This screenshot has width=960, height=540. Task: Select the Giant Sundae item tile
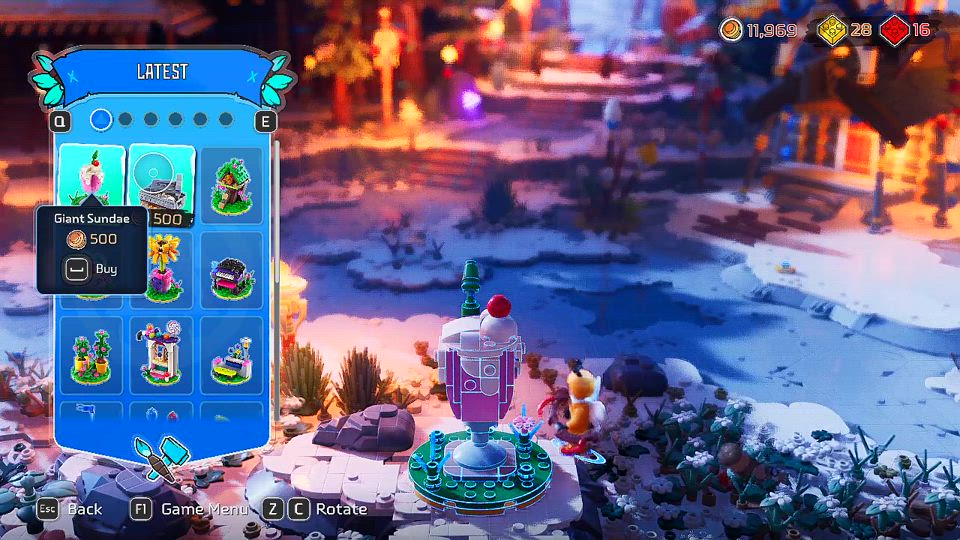(91, 176)
